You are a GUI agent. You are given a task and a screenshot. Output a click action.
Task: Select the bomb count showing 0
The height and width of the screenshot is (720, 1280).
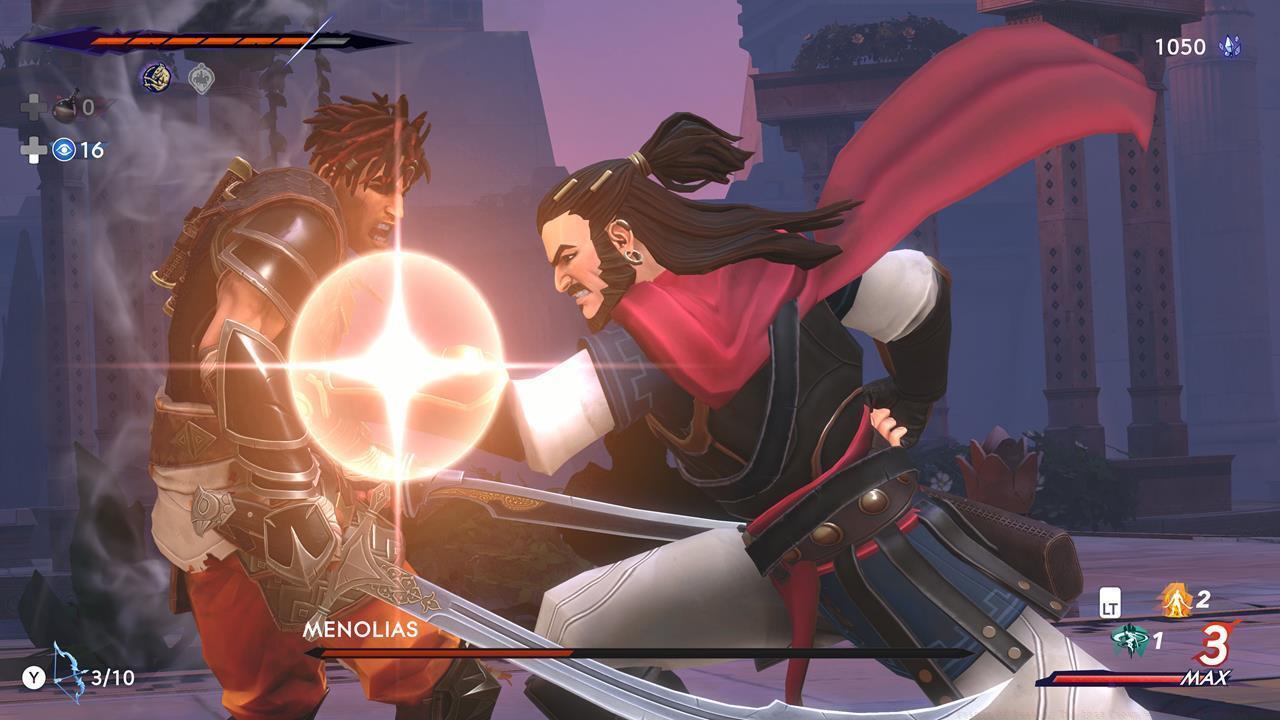[88, 107]
